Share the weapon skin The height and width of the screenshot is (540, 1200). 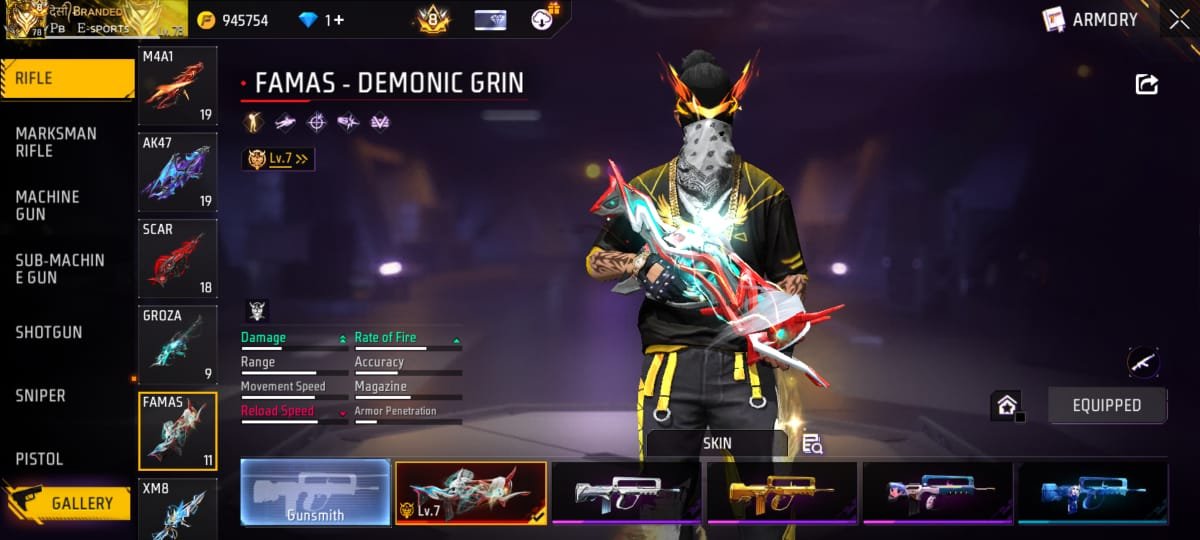(x=1147, y=85)
